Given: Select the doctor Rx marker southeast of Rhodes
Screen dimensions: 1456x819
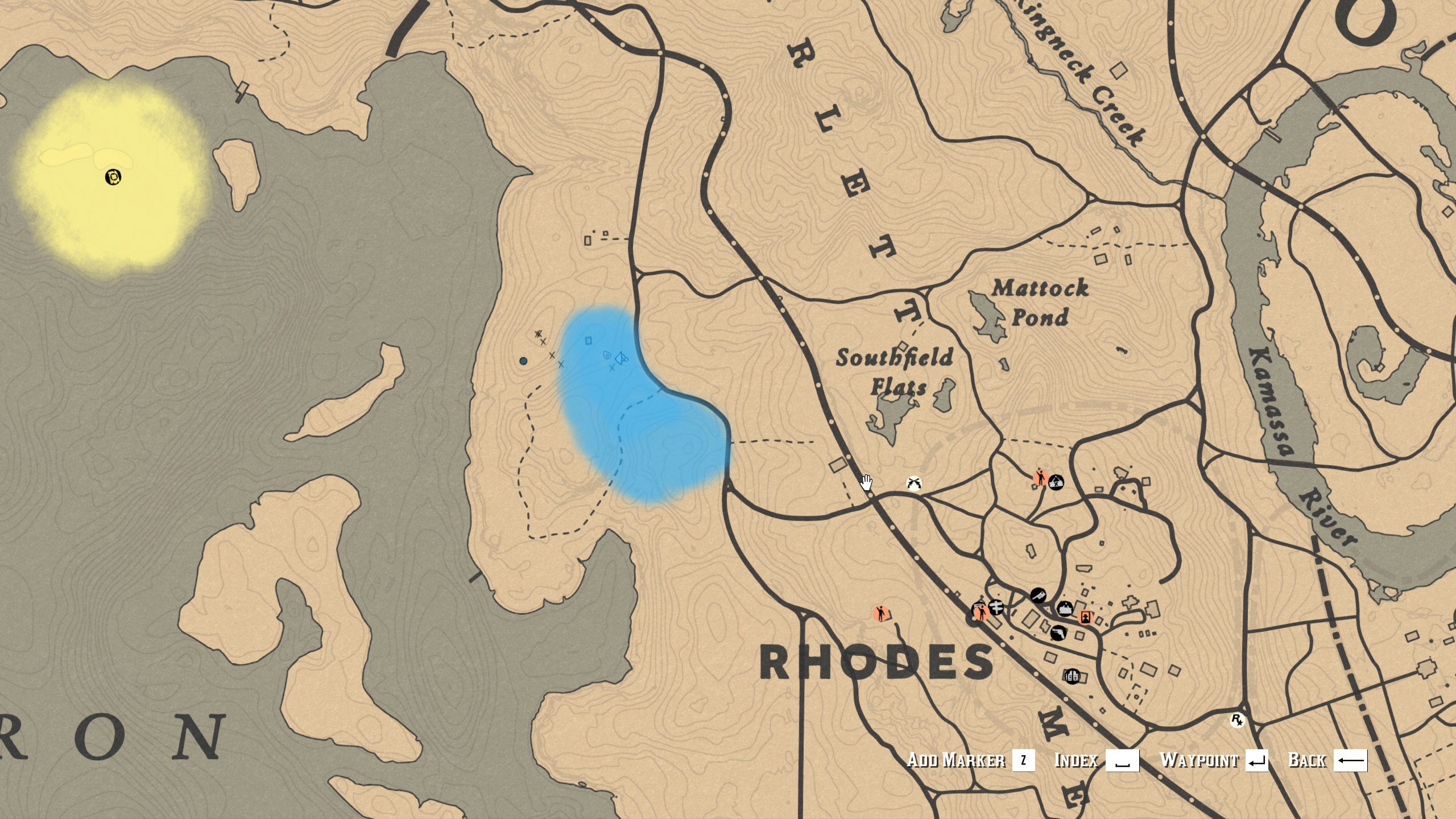Looking at the screenshot, I should coord(1237,720).
